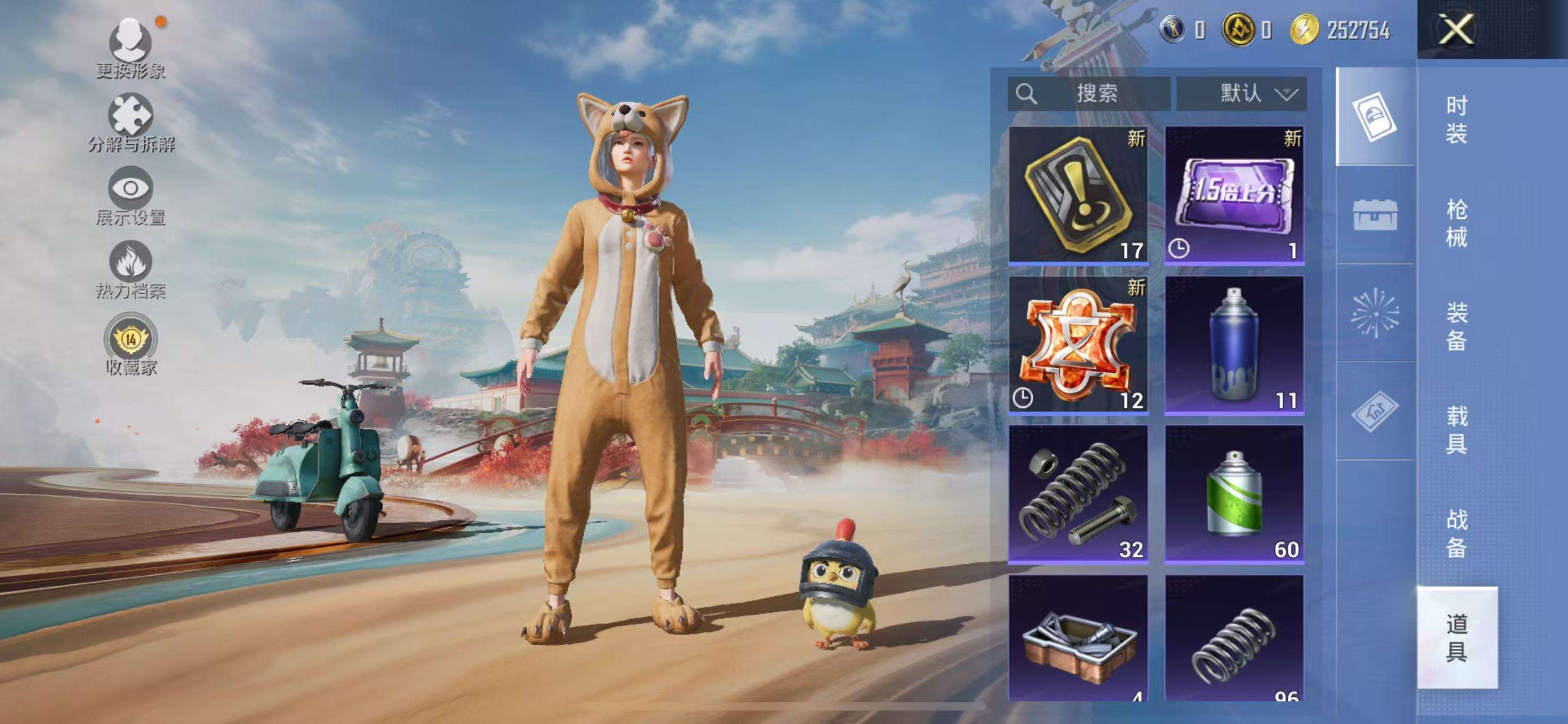Open the 收藏家 collector badge

point(130,343)
